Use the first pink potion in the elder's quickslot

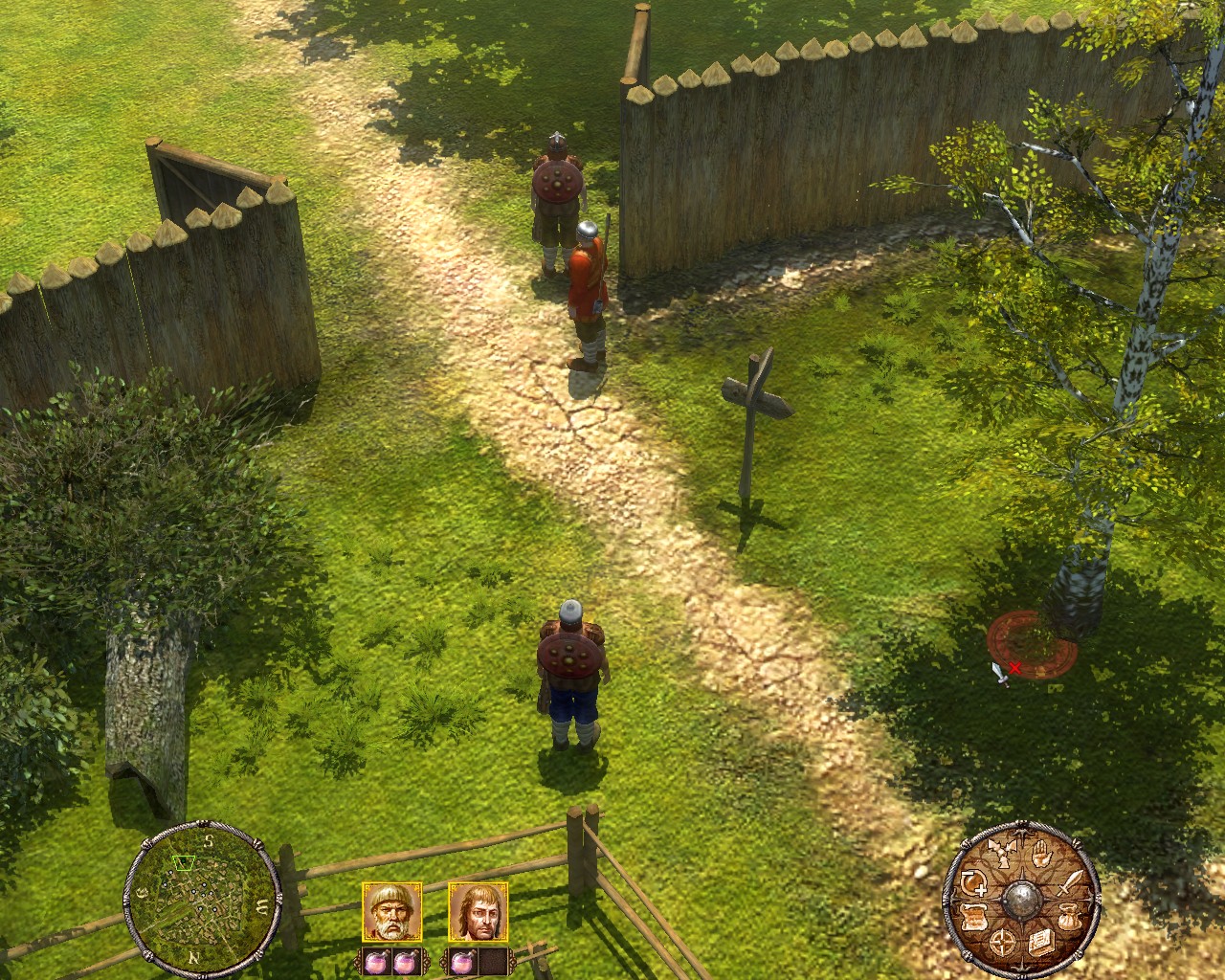[x=376, y=962]
